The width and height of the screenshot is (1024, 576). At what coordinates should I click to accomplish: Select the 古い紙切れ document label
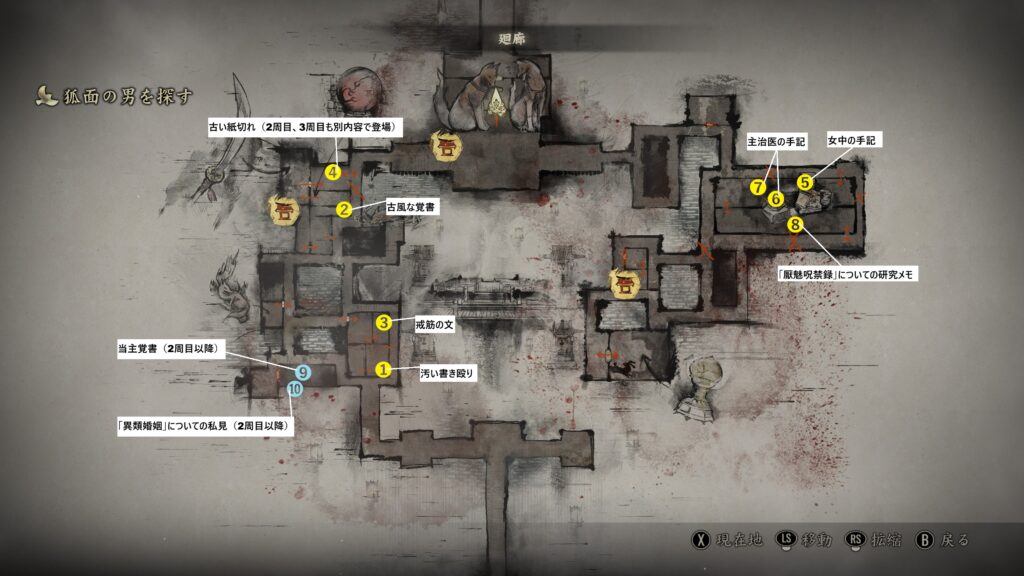tap(305, 127)
